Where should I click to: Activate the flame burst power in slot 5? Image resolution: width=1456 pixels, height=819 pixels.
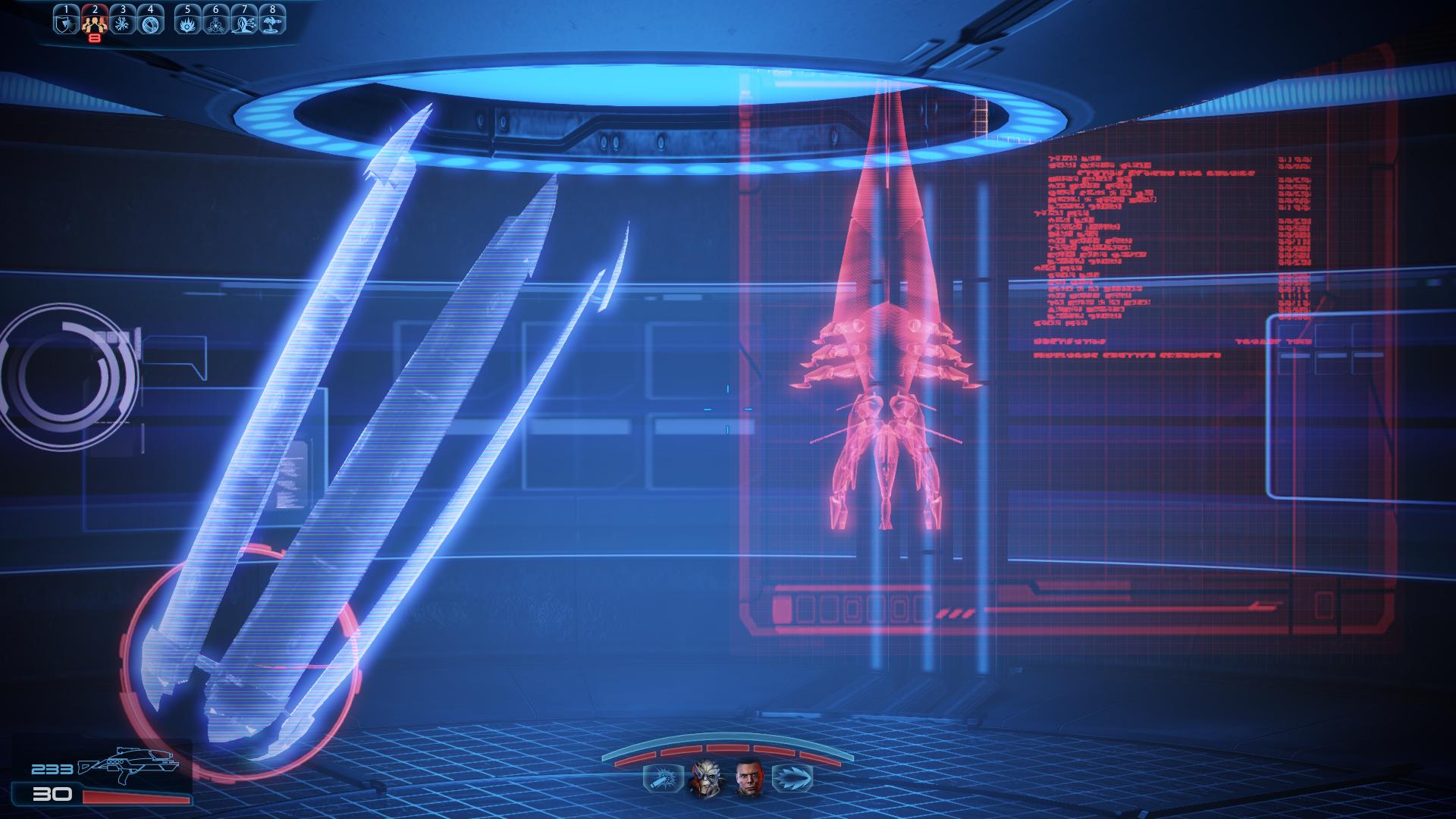point(188,23)
